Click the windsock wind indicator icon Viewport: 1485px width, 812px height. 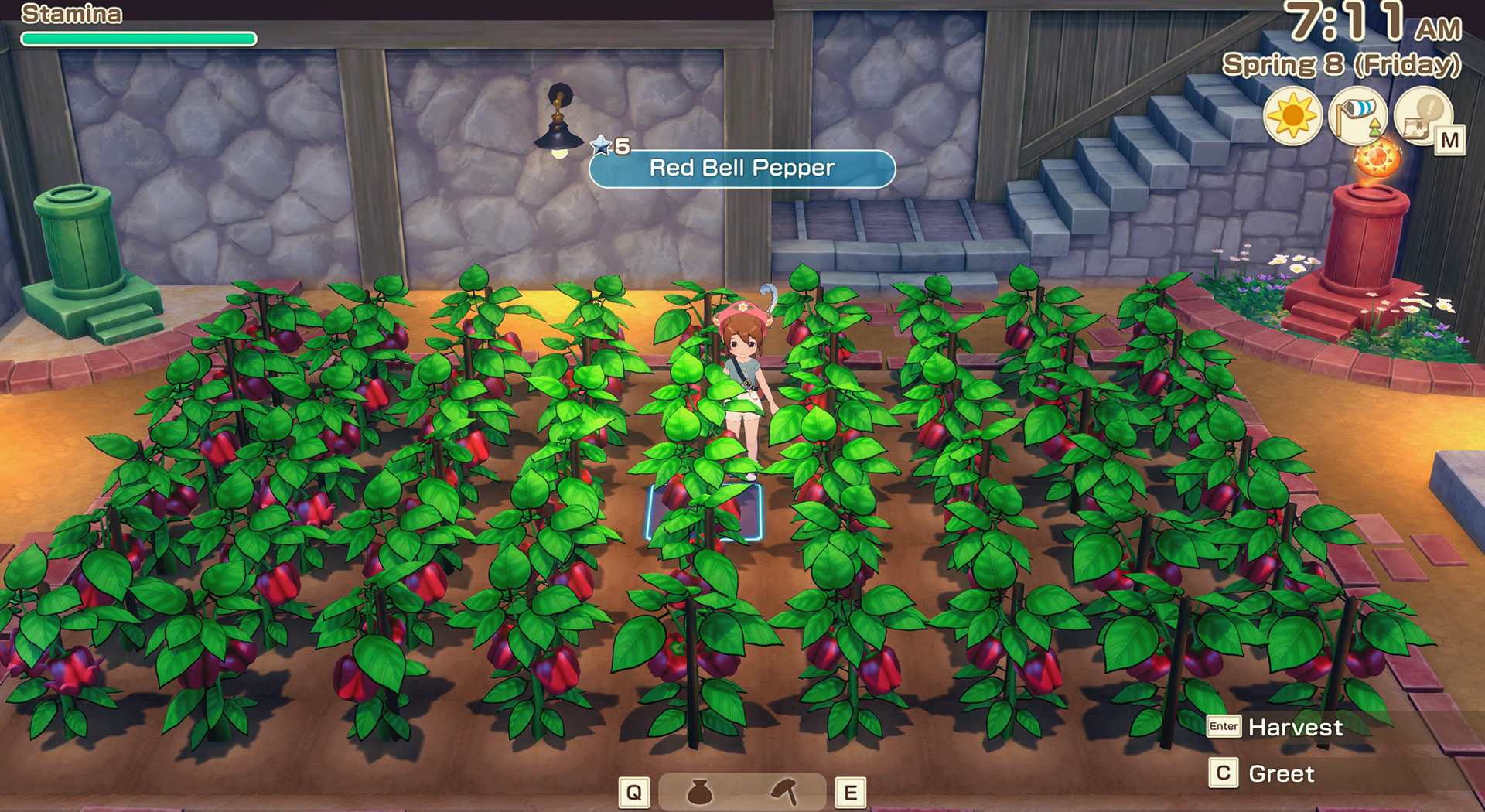1357,116
